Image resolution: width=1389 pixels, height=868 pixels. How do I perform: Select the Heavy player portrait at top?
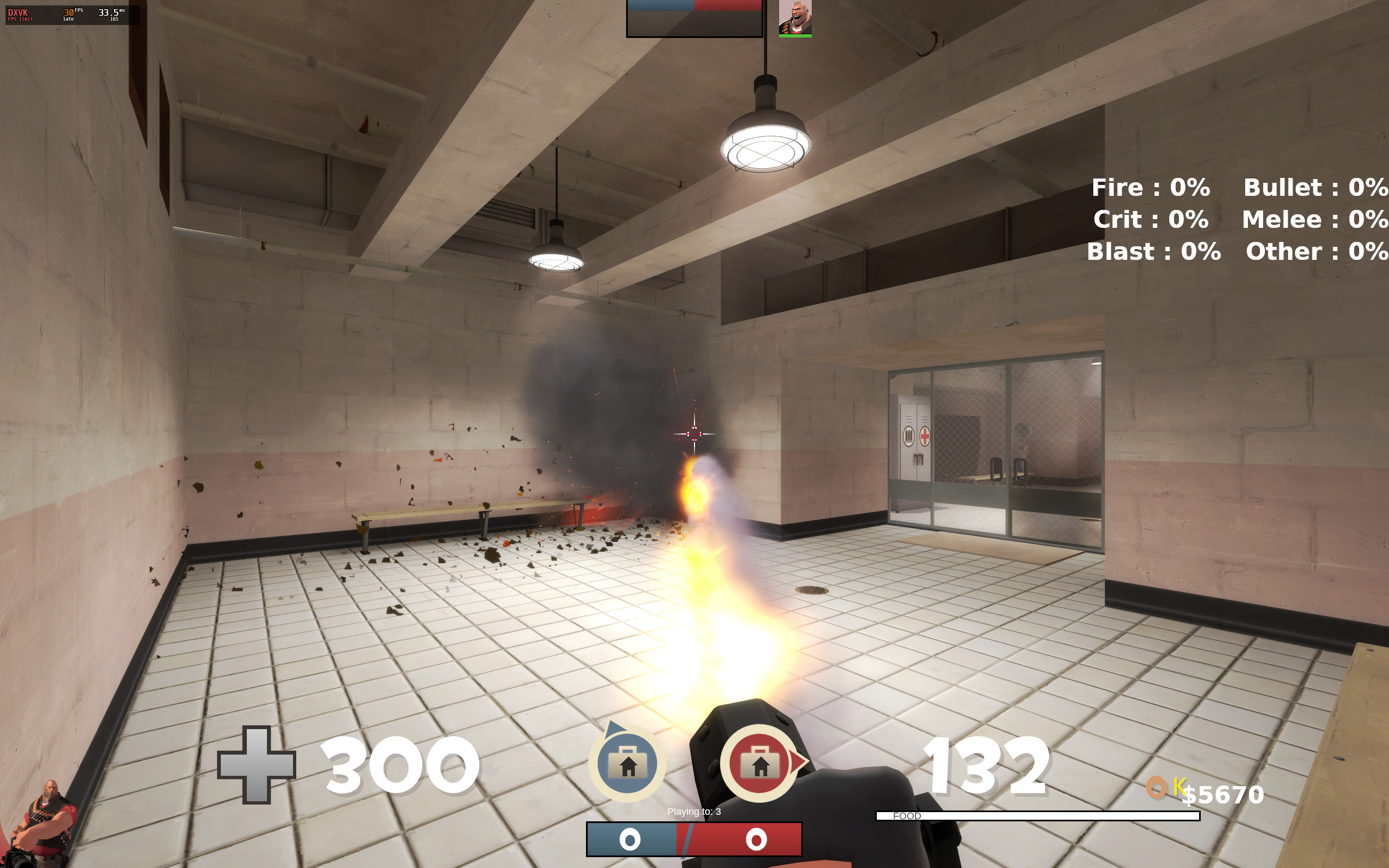(x=795, y=18)
